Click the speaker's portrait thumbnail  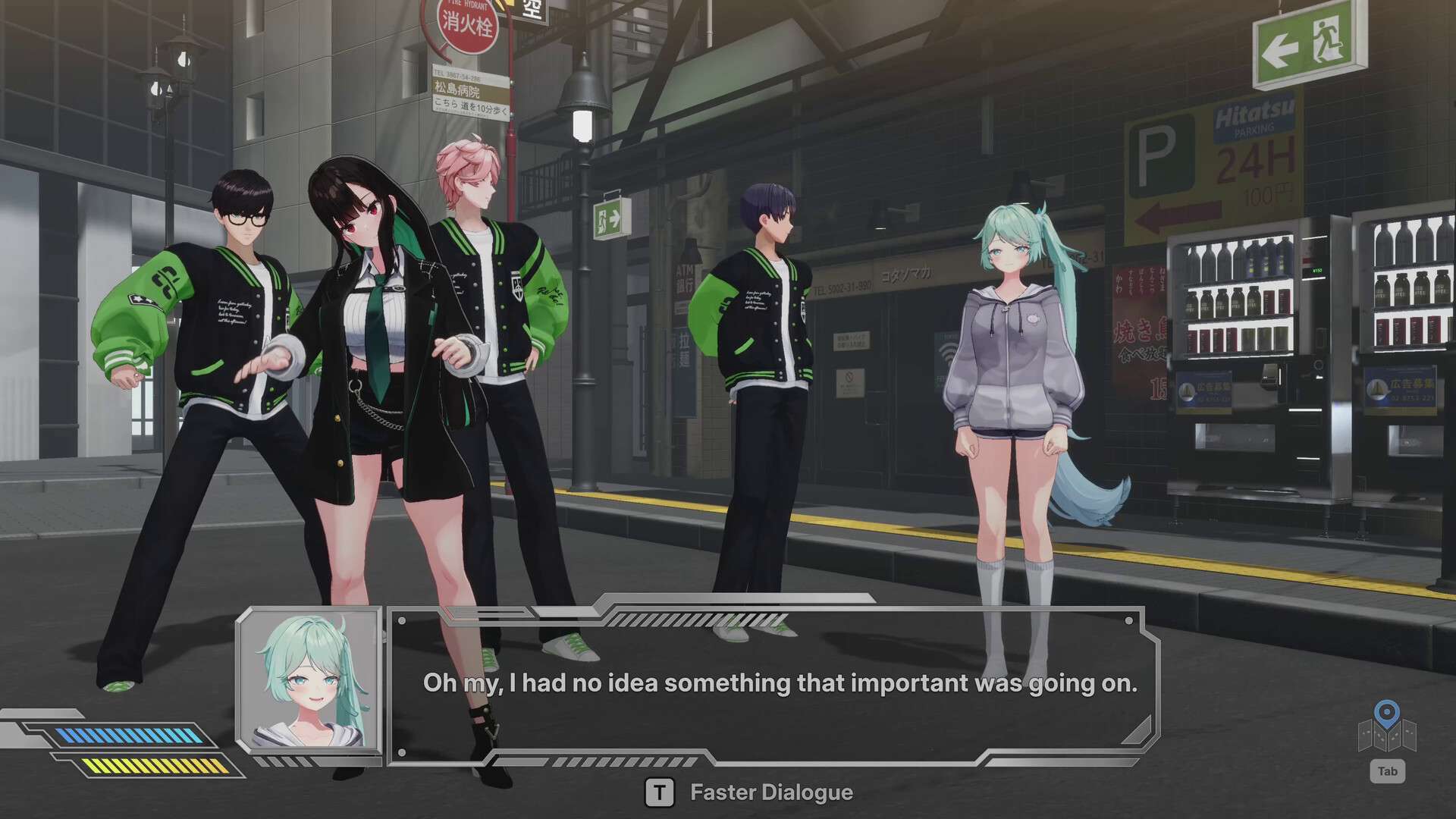tap(310, 680)
